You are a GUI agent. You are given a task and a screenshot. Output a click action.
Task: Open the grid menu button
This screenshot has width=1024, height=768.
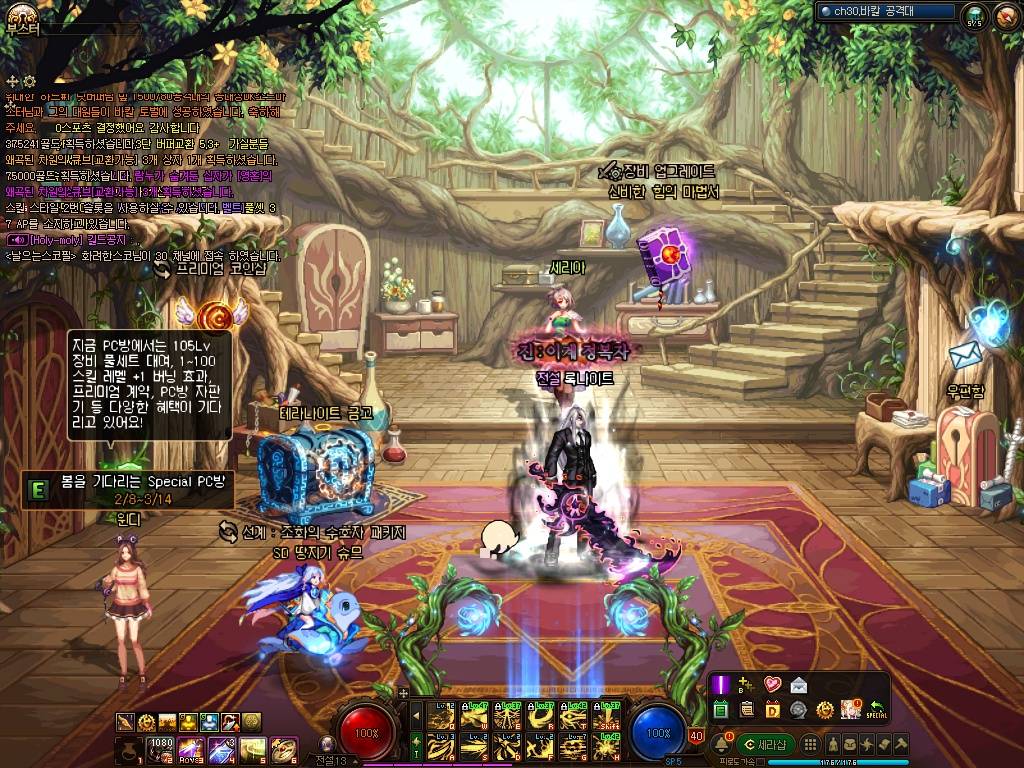[811, 745]
